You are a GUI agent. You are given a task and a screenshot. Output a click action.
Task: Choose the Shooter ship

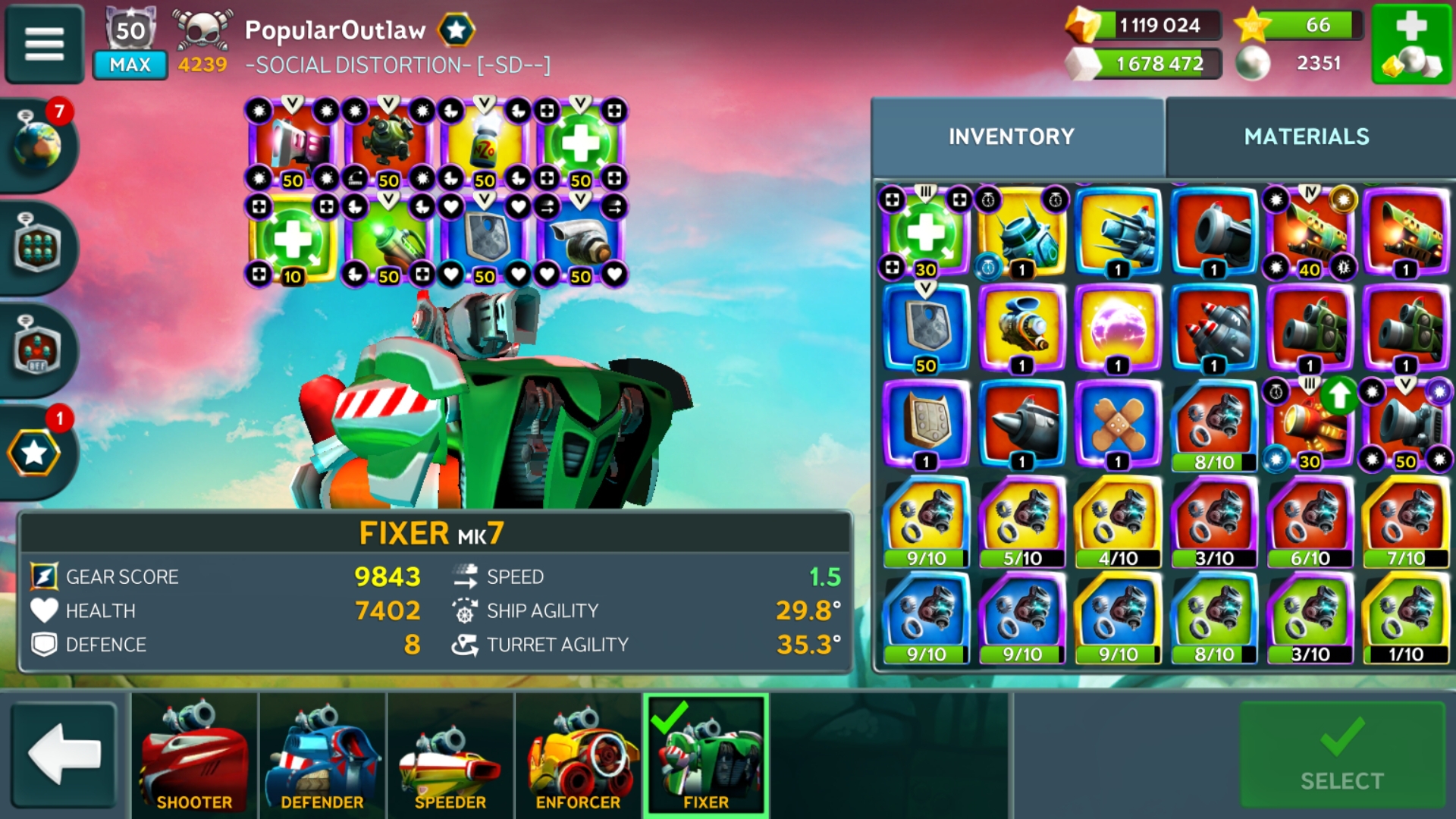coord(194,755)
